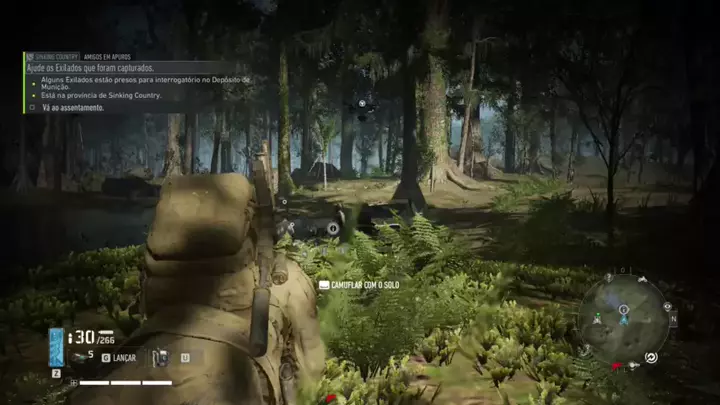Click the circular sync-arrows icon on minimap
The width and height of the screenshot is (720, 405).
coord(651,357)
